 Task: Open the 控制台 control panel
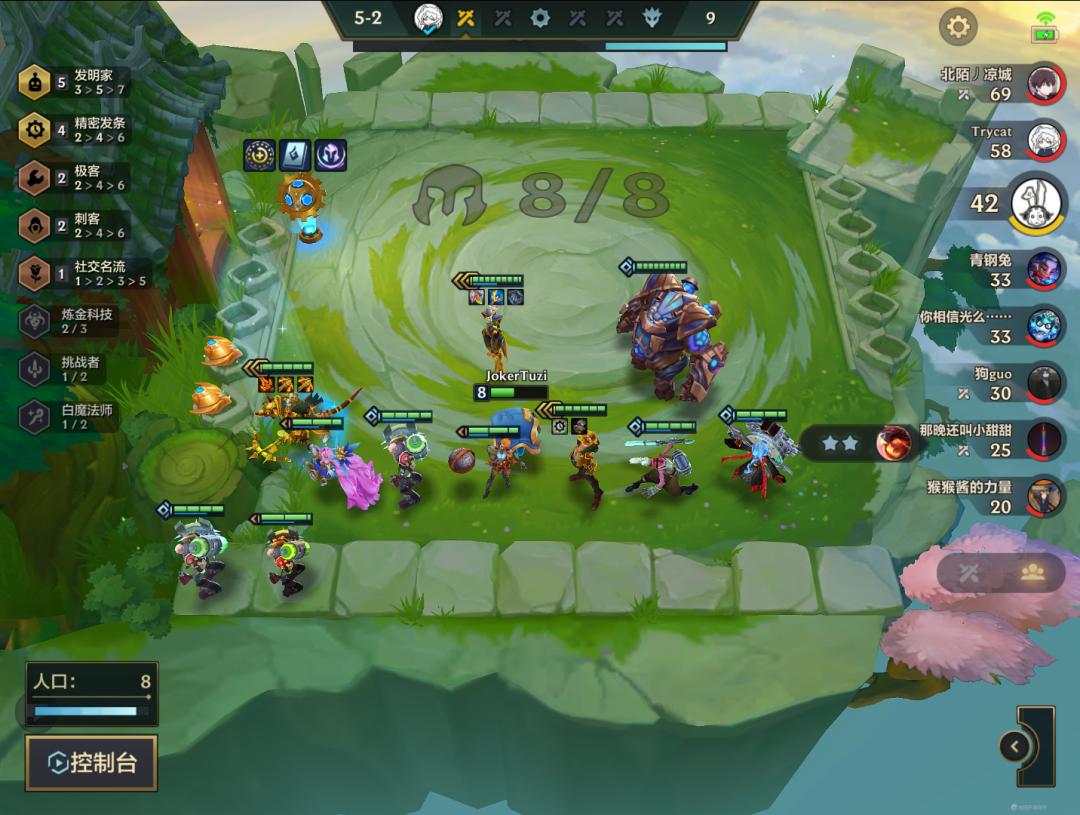[x=91, y=763]
